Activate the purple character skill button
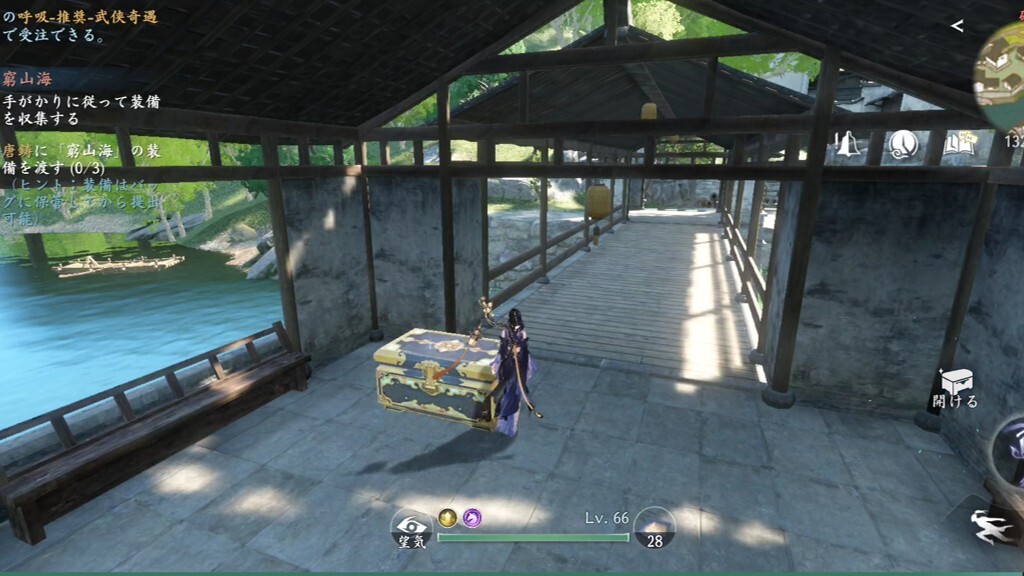 (x=1010, y=450)
